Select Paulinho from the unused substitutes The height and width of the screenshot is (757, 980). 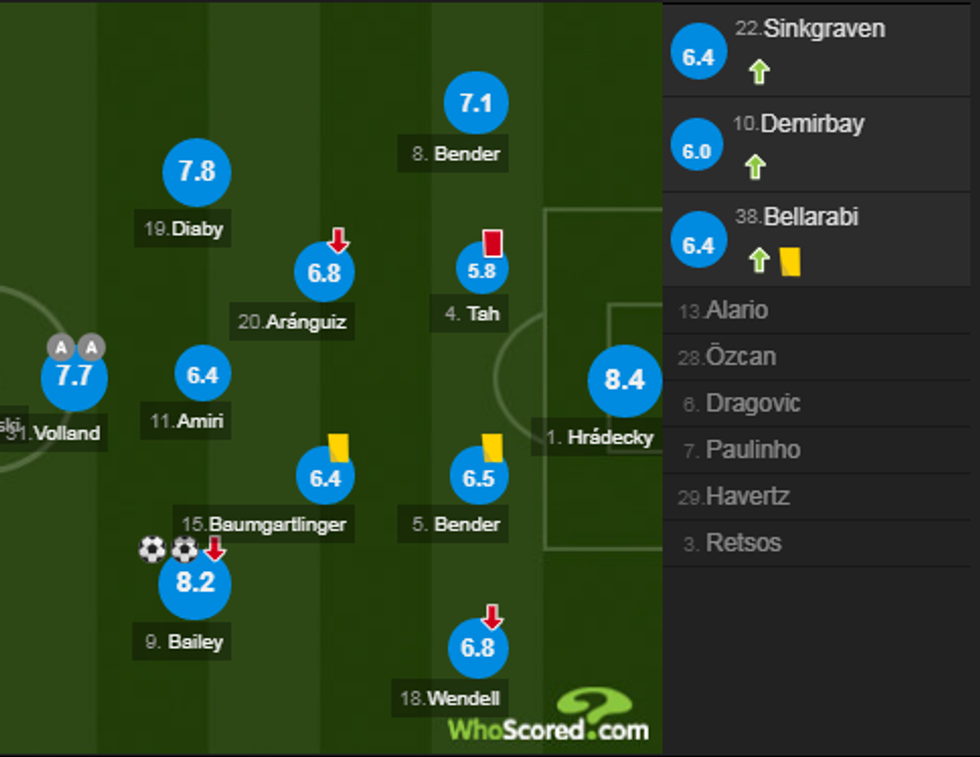click(x=752, y=450)
